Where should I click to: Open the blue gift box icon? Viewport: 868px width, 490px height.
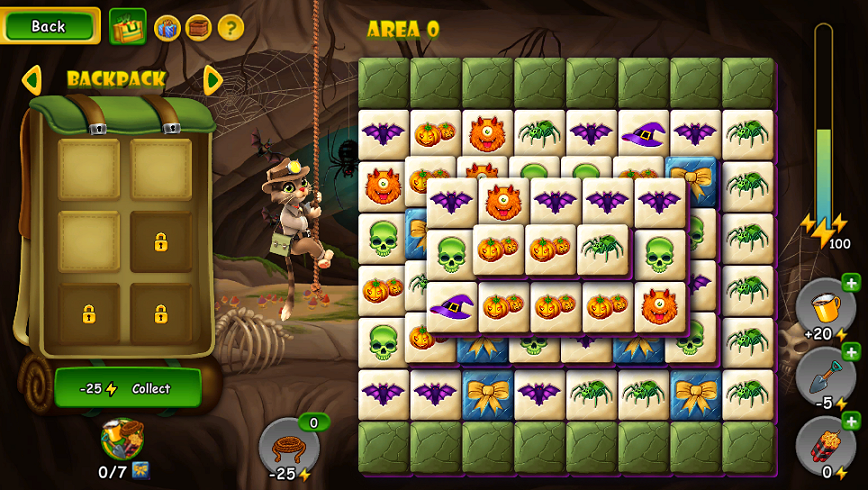167,27
